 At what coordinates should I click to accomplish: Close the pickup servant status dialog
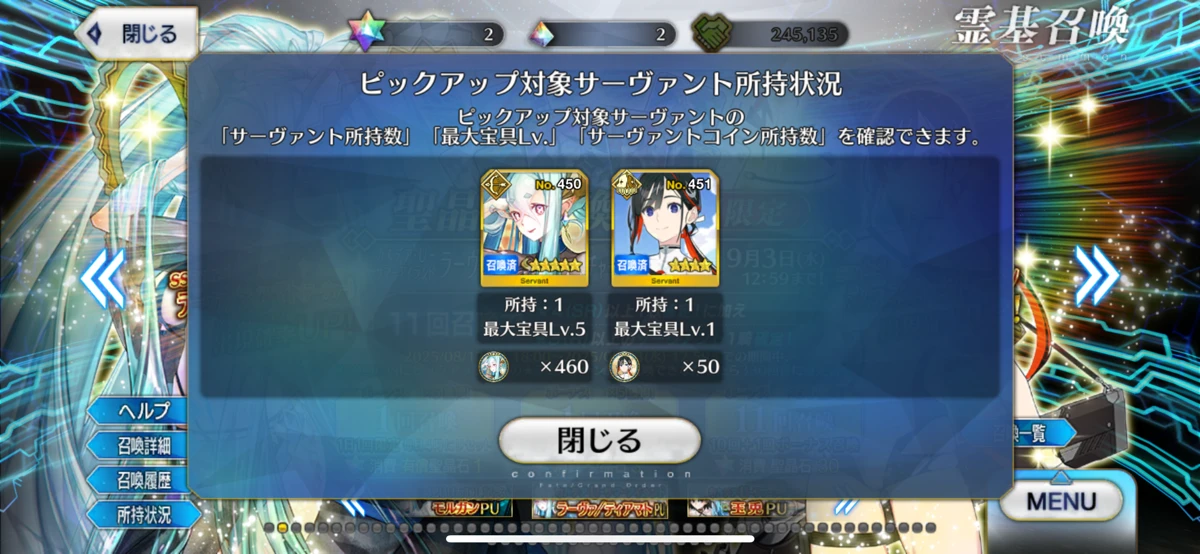(599, 440)
